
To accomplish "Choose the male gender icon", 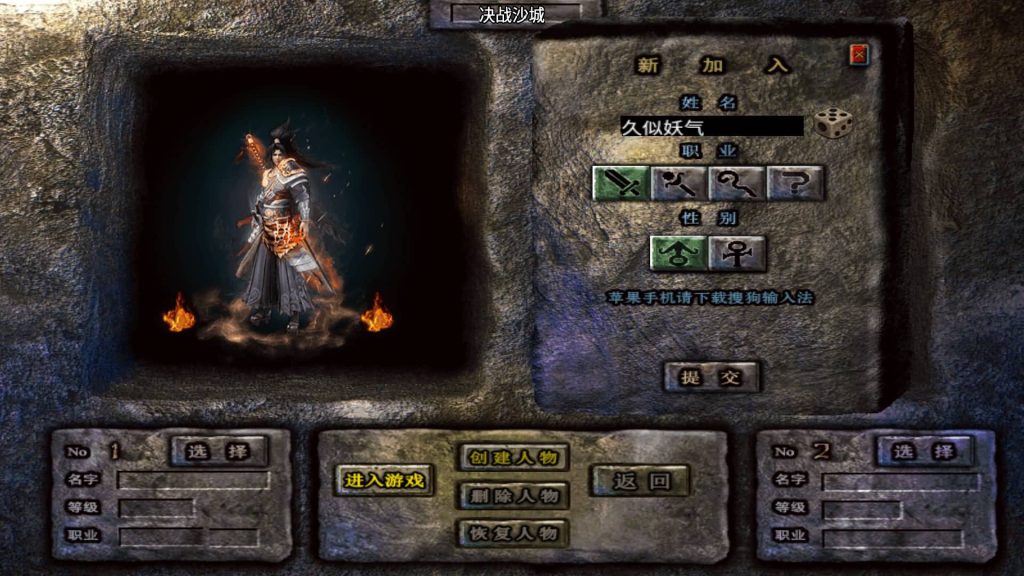I will pos(679,253).
